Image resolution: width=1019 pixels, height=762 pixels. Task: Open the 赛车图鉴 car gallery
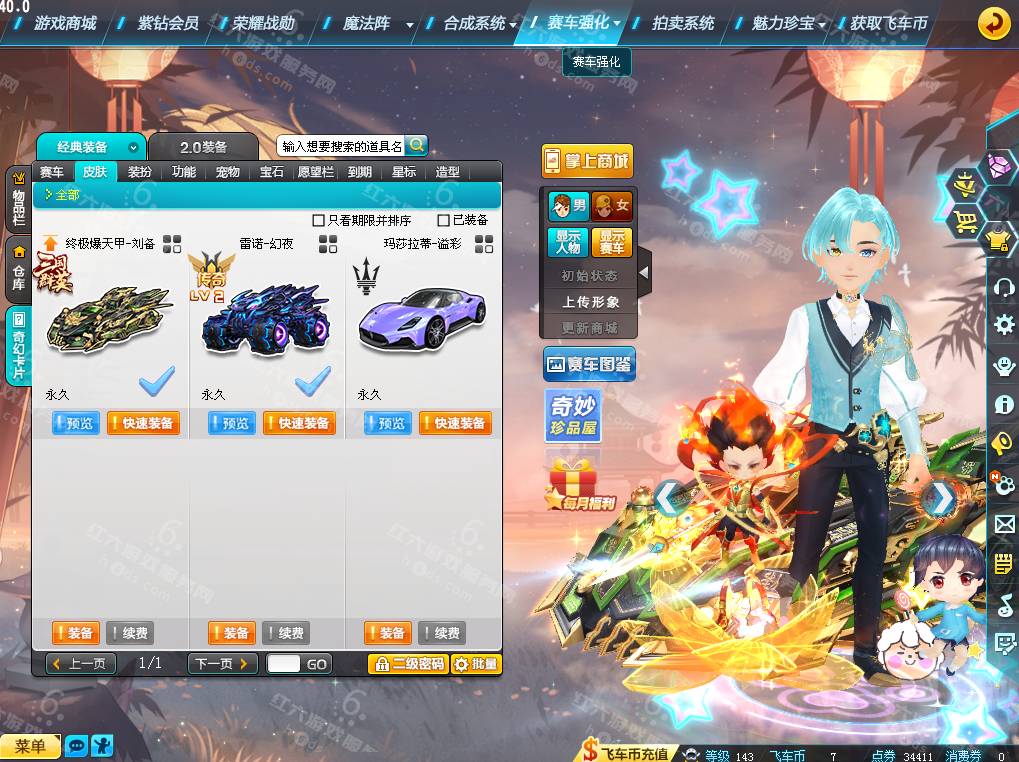[589, 365]
